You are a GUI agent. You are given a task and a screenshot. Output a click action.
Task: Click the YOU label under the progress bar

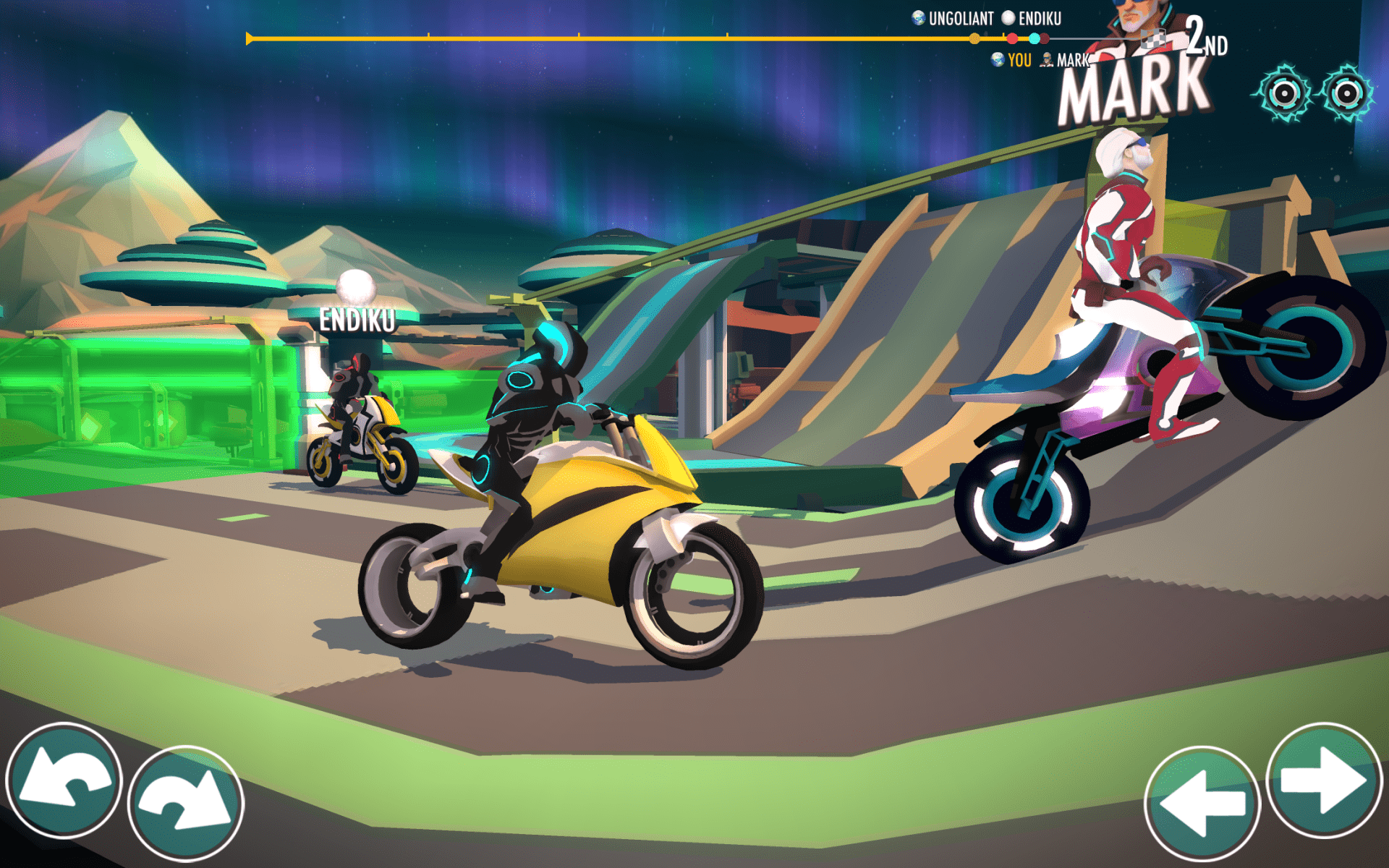(1020, 60)
